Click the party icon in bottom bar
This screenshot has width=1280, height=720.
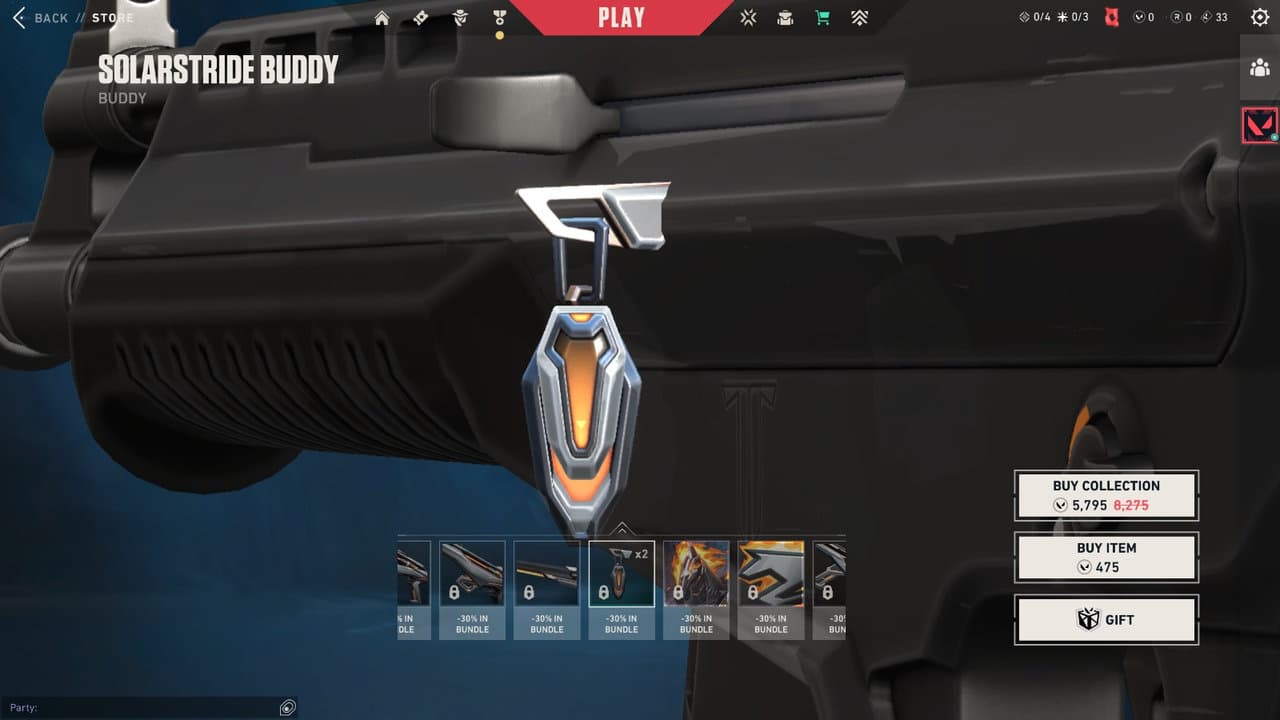(x=287, y=708)
